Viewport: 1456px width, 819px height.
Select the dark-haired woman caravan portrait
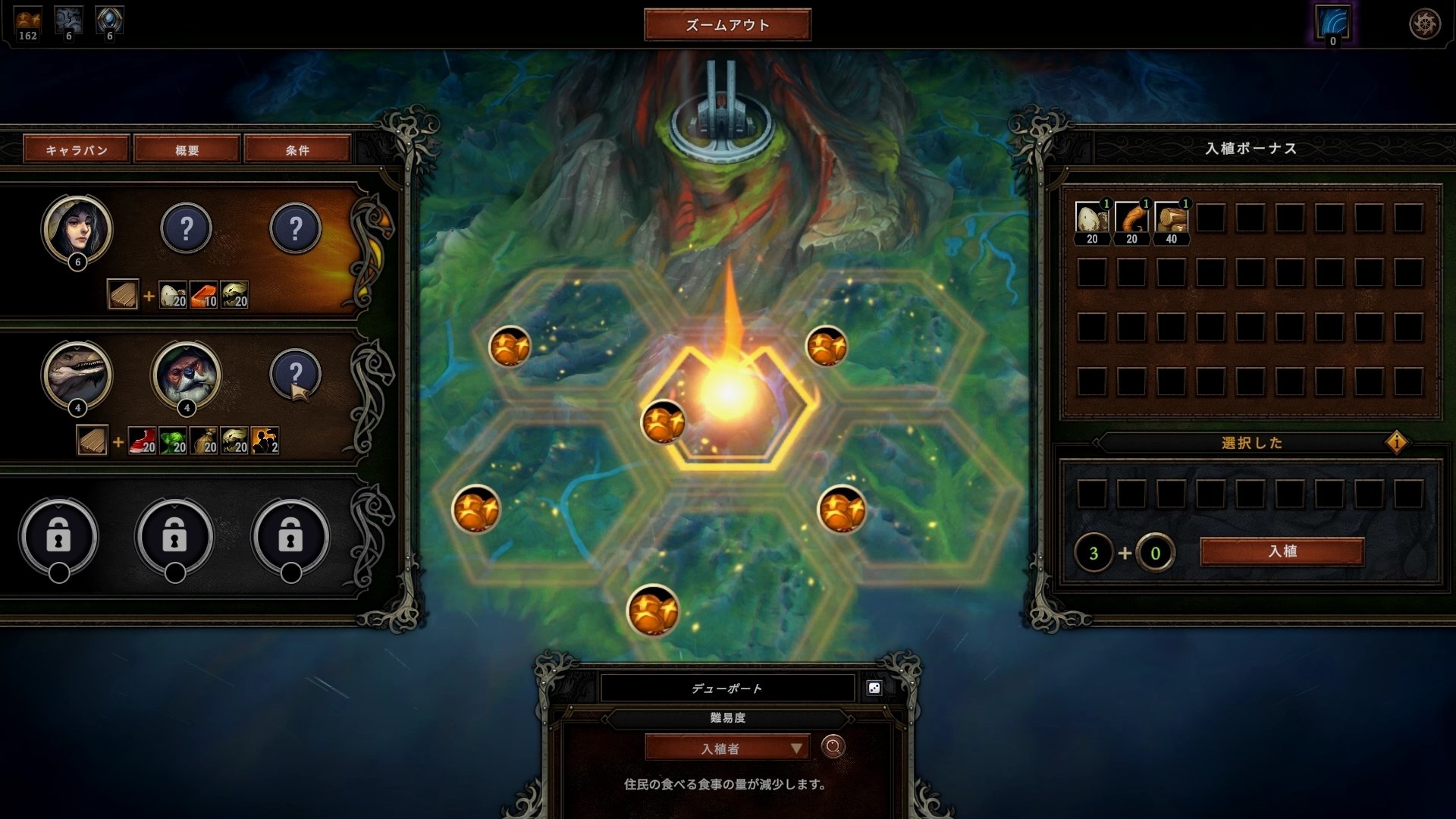pyautogui.click(x=77, y=228)
